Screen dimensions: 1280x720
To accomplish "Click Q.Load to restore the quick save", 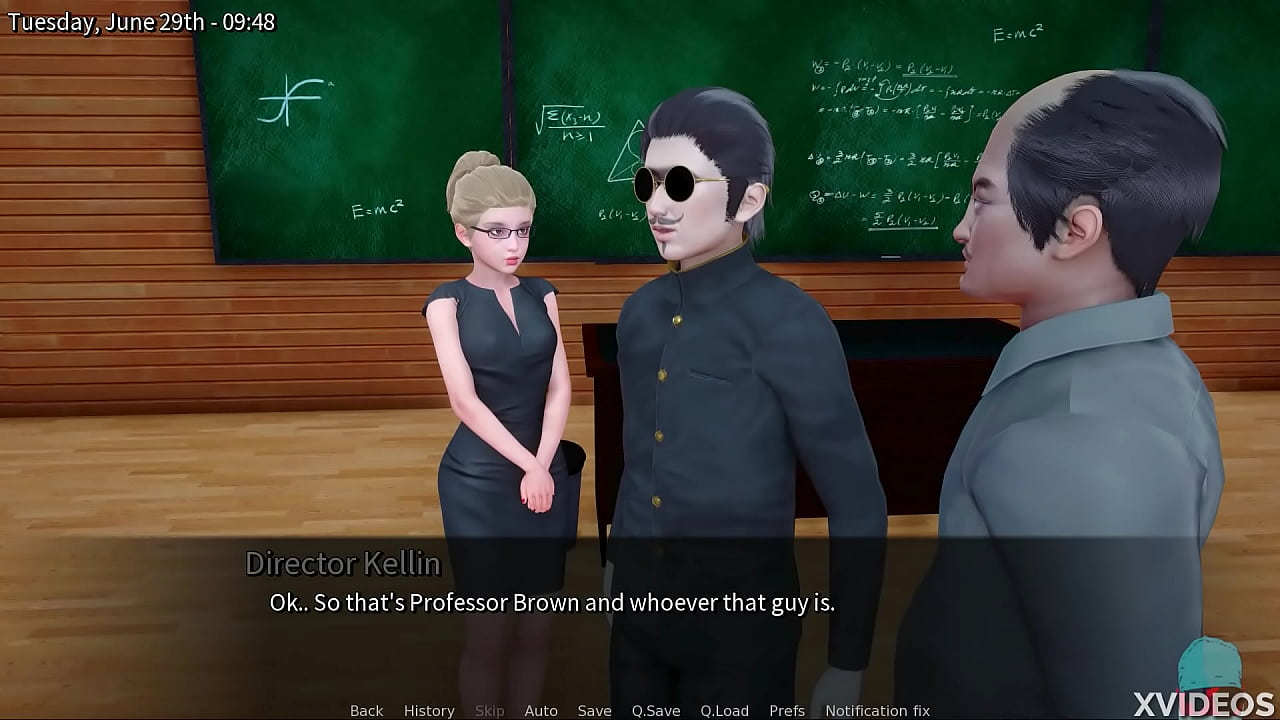I will 725,710.
